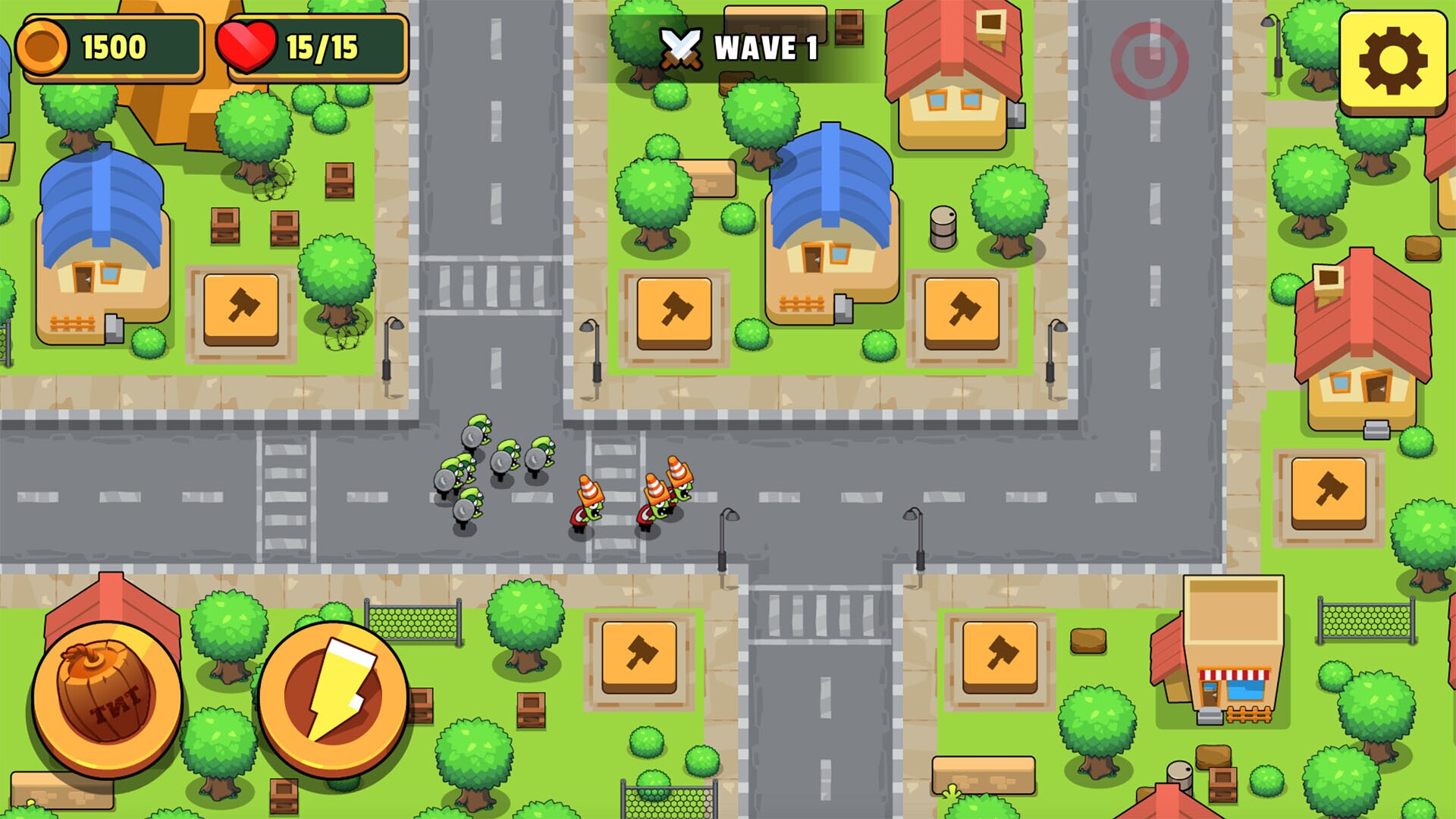Click the faded circular target icon near top right

pos(1151,59)
